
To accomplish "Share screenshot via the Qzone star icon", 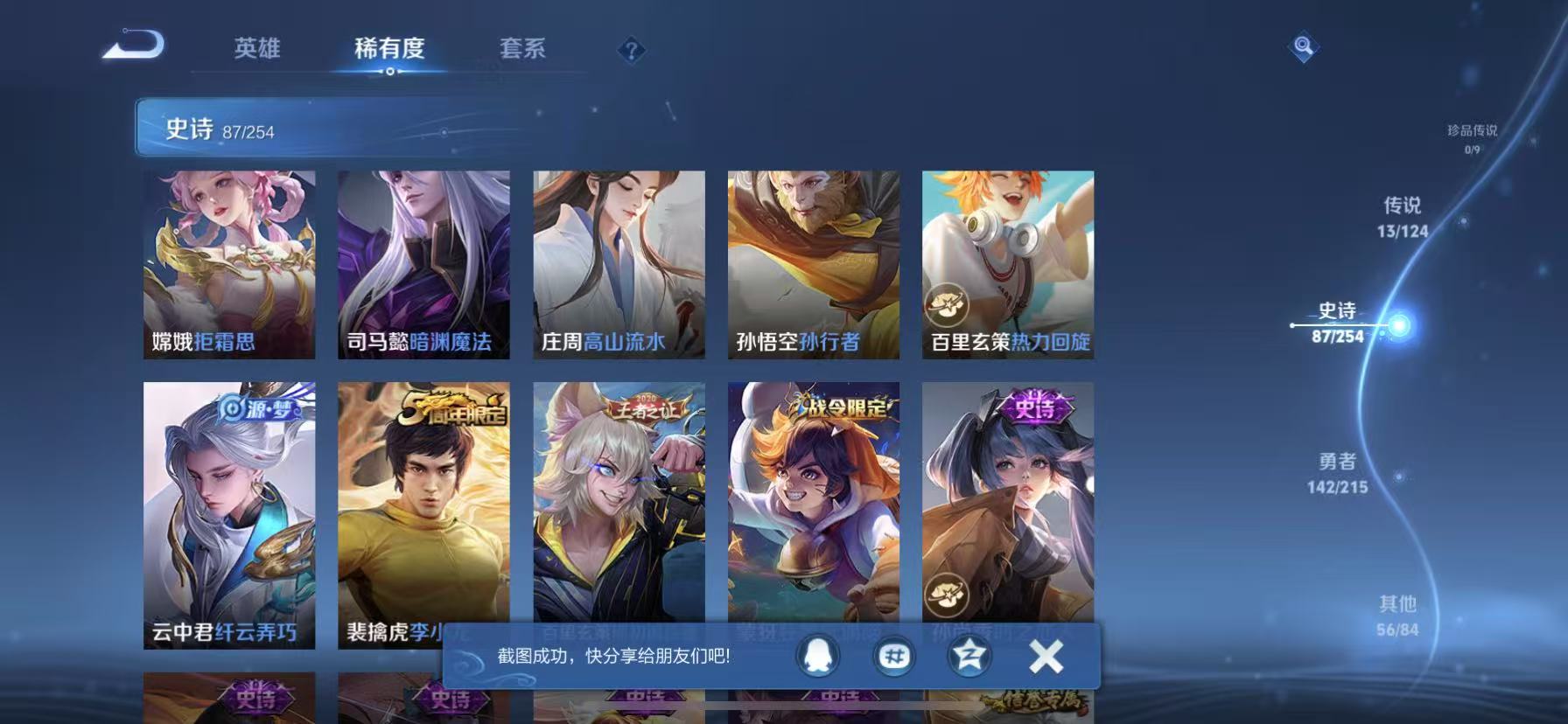I will coord(971,658).
